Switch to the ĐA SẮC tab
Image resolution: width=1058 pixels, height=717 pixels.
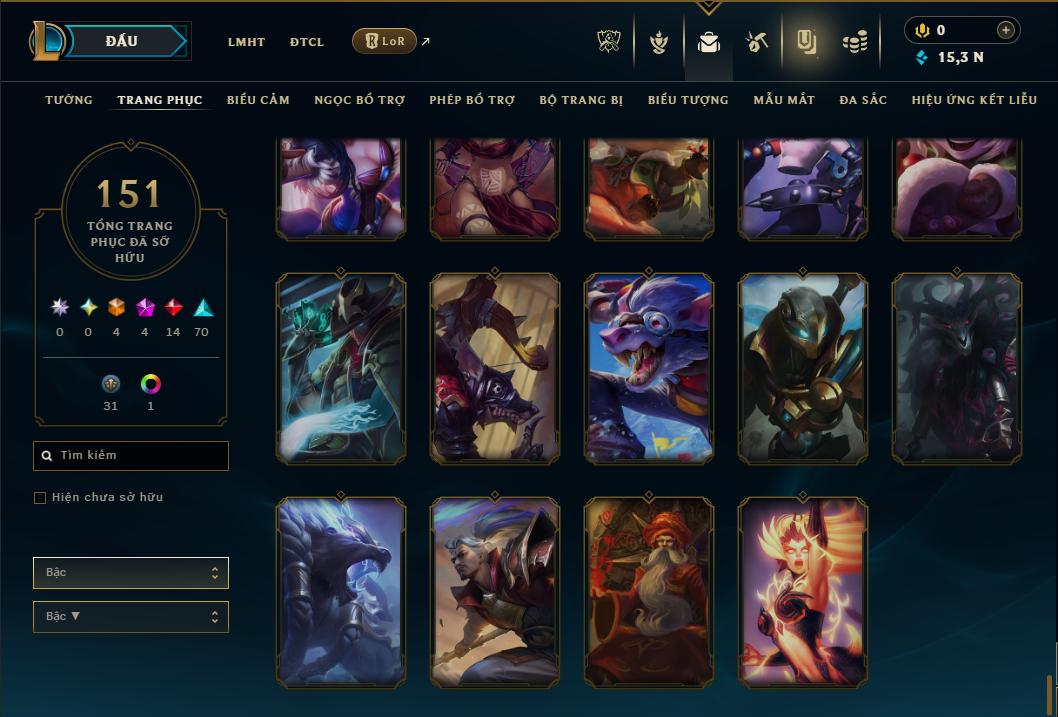tap(863, 100)
